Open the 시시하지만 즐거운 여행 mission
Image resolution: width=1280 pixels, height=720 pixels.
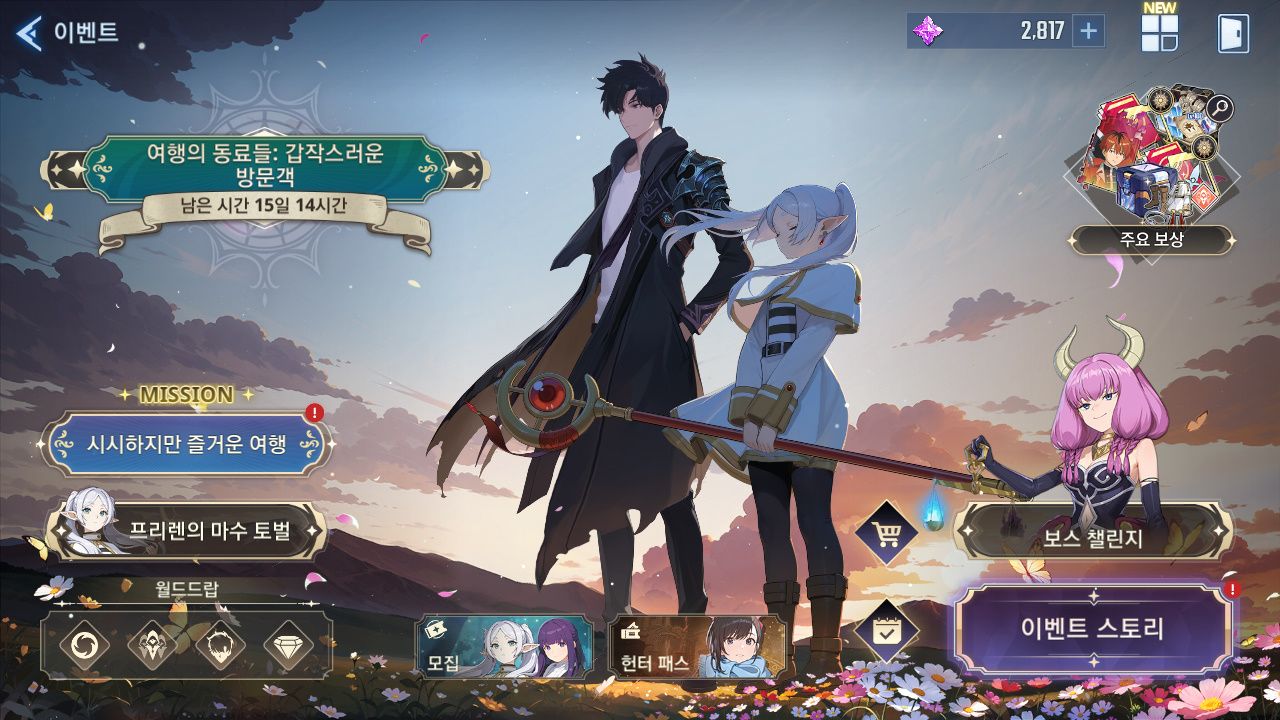186,443
